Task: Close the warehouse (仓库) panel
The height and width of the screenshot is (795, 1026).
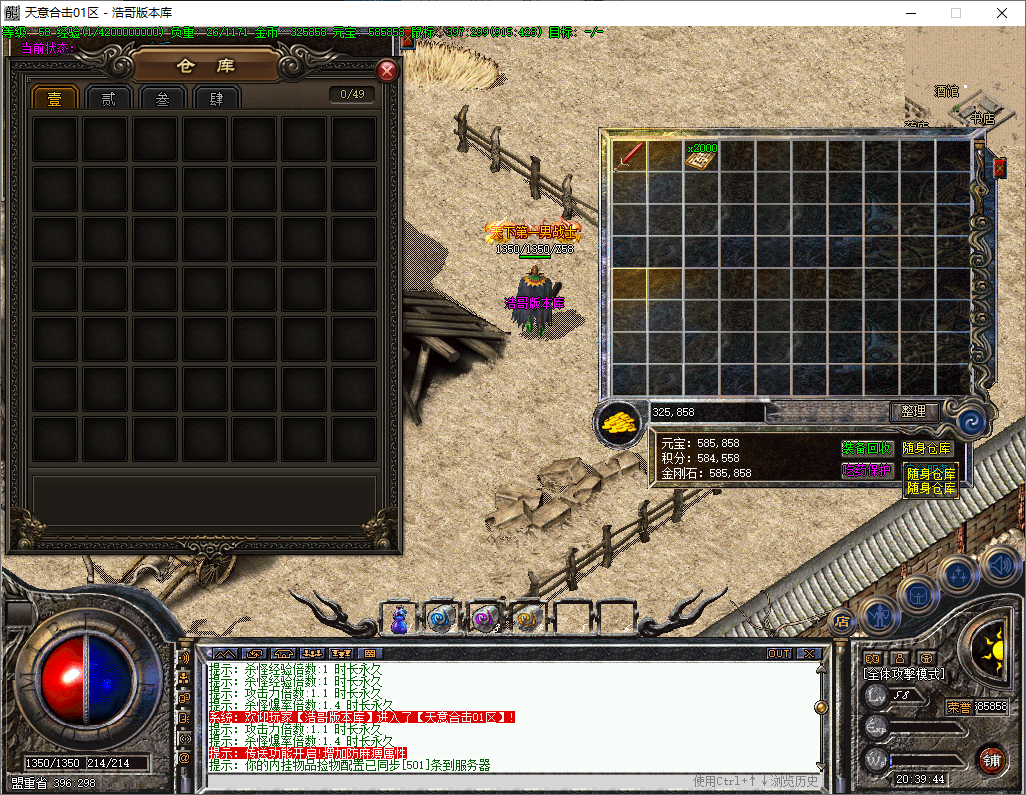Action: (387, 71)
